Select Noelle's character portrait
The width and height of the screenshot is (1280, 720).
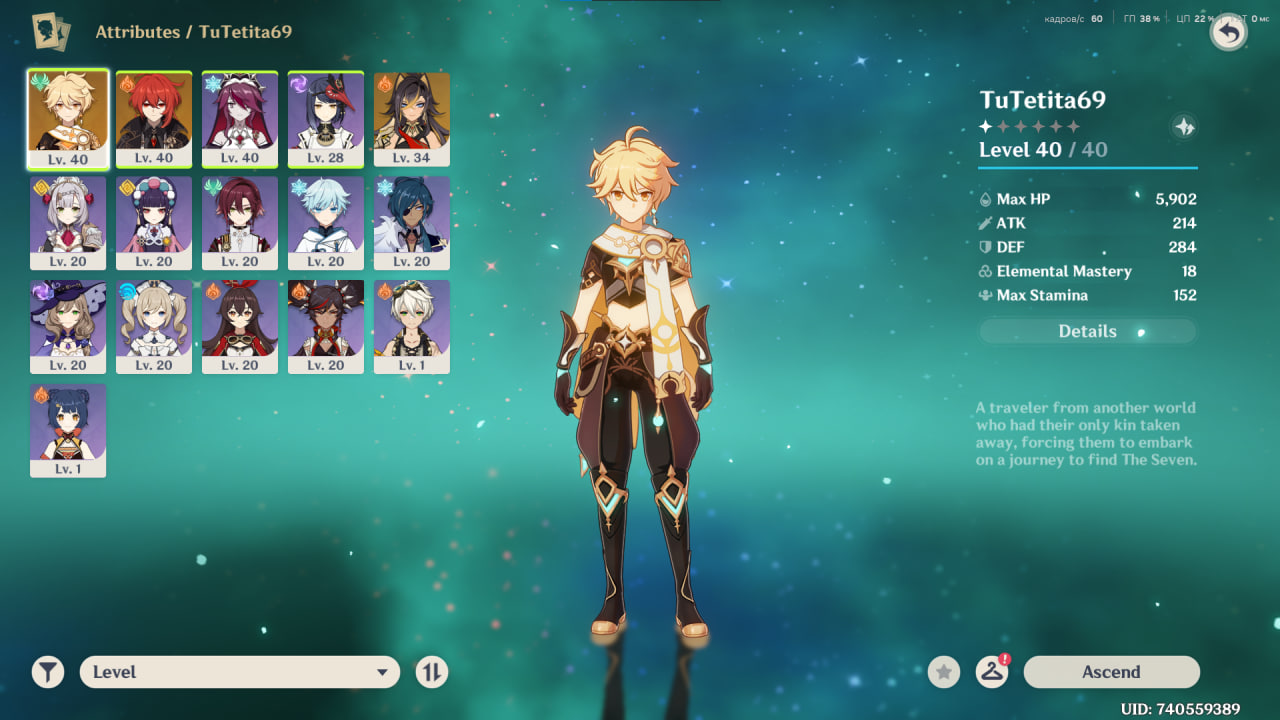tap(68, 222)
